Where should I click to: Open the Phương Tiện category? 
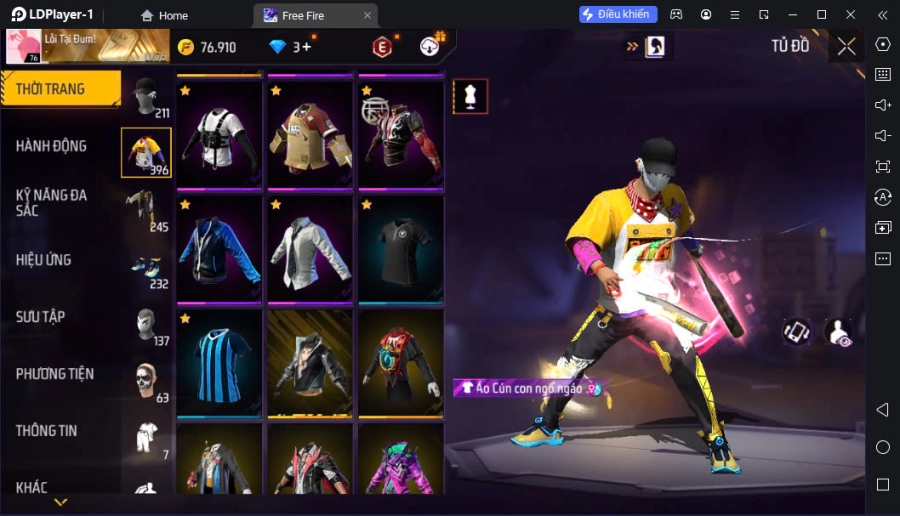(55, 374)
